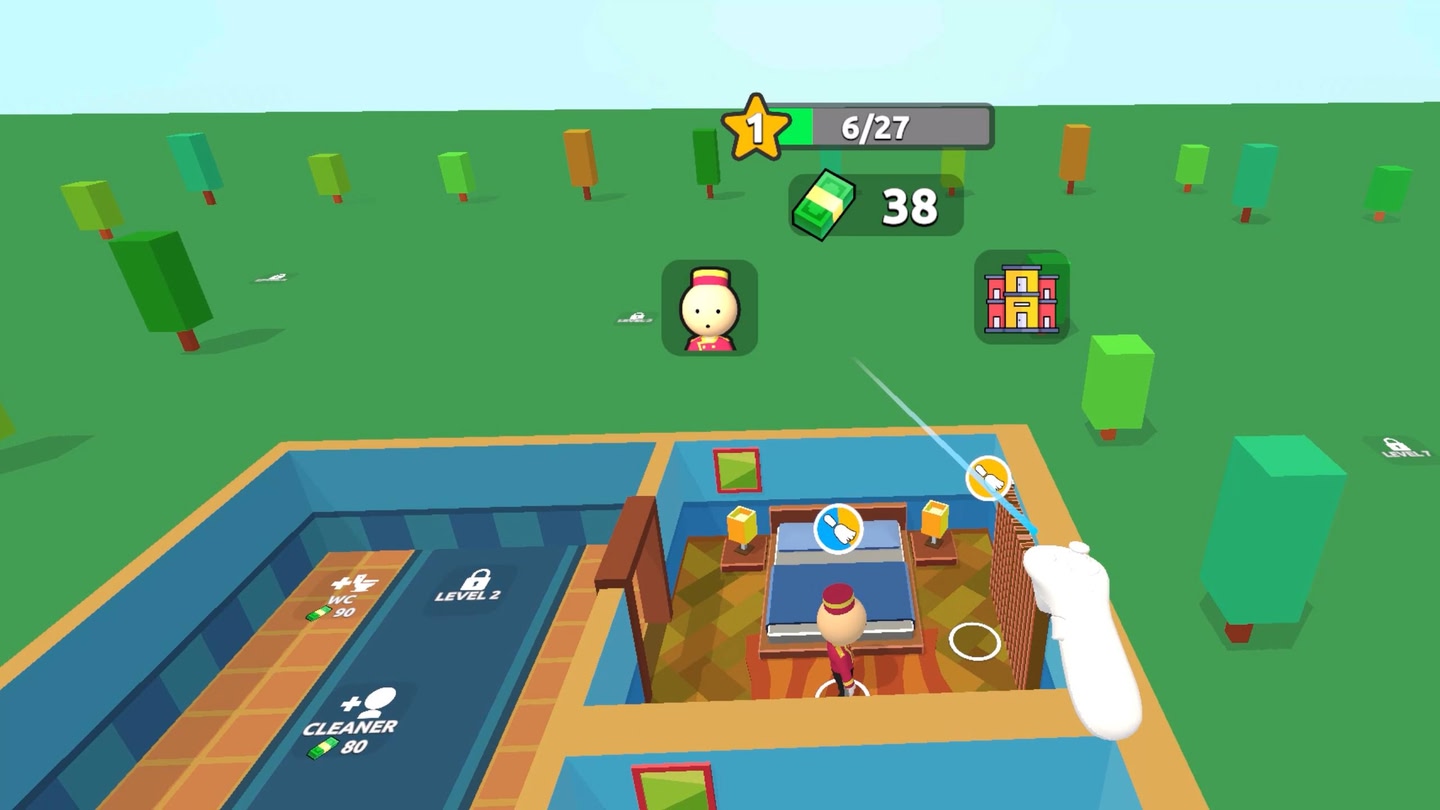
Task: Open the hotel building upgrade icon
Action: [x=1022, y=300]
